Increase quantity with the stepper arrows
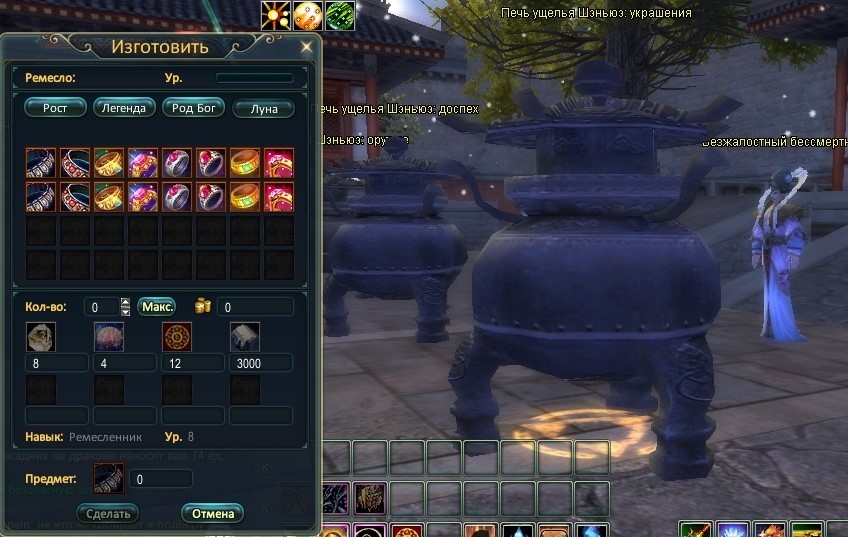The width and height of the screenshot is (848, 537). tap(125, 302)
